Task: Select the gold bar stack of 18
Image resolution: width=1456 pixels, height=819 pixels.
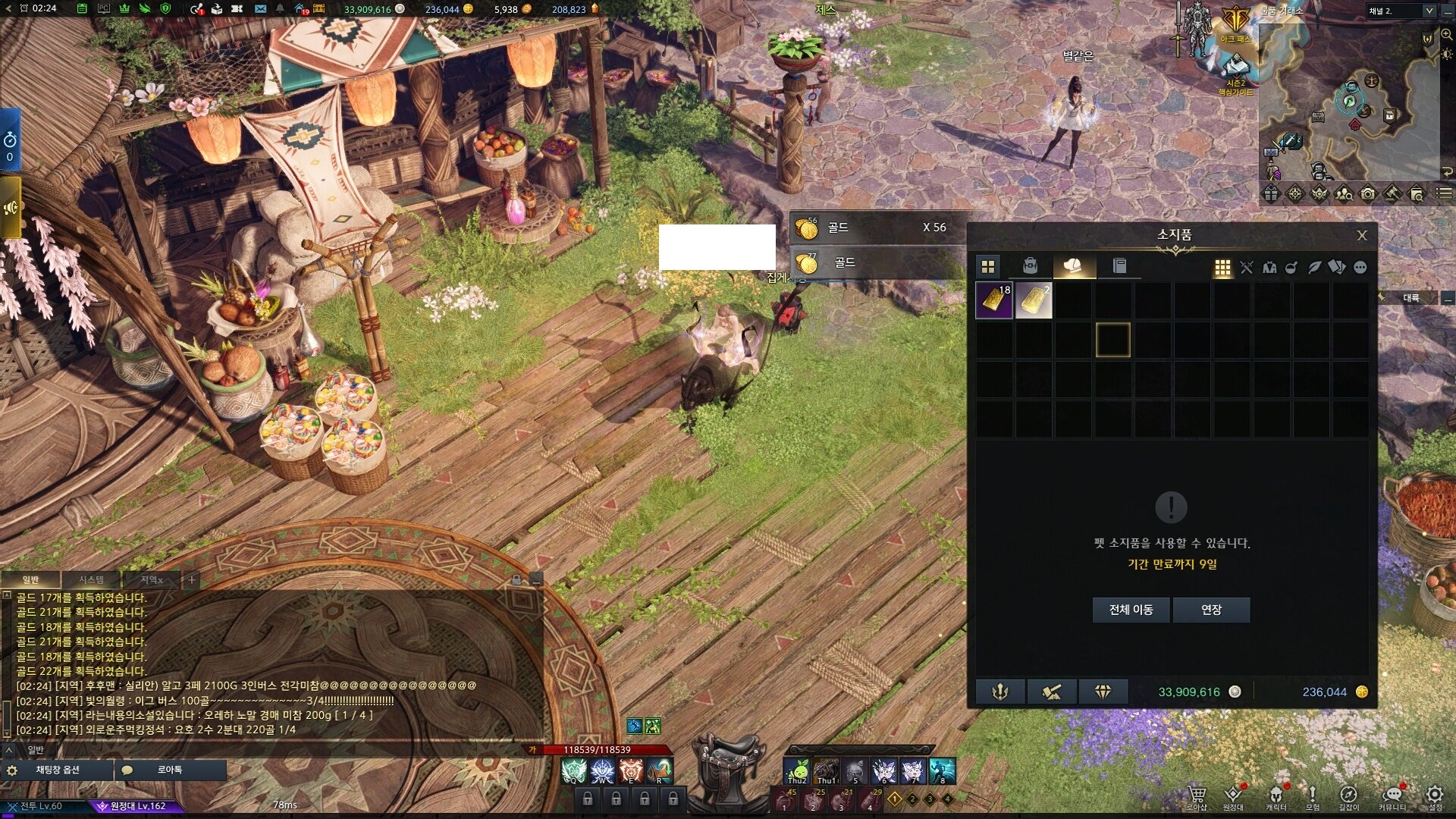Action: pos(994,300)
